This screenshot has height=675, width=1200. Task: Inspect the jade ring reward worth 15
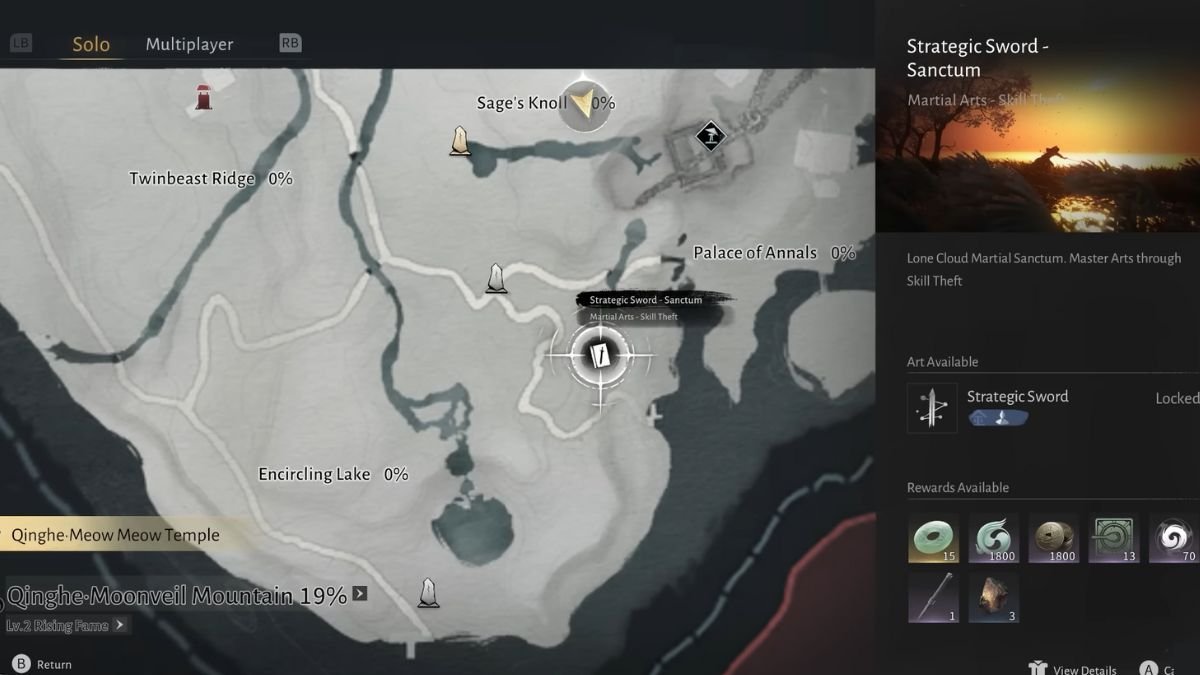coord(933,539)
